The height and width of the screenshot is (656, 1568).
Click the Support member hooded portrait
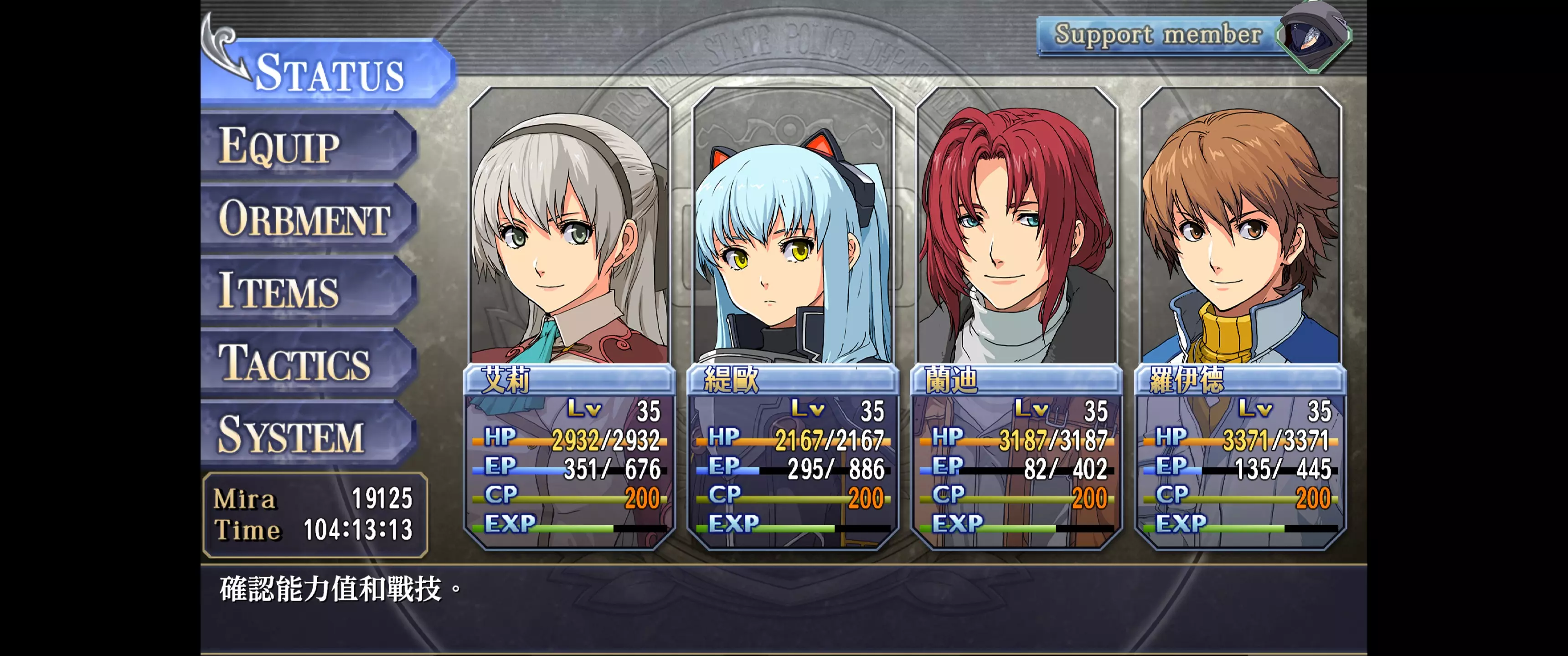point(1312,36)
